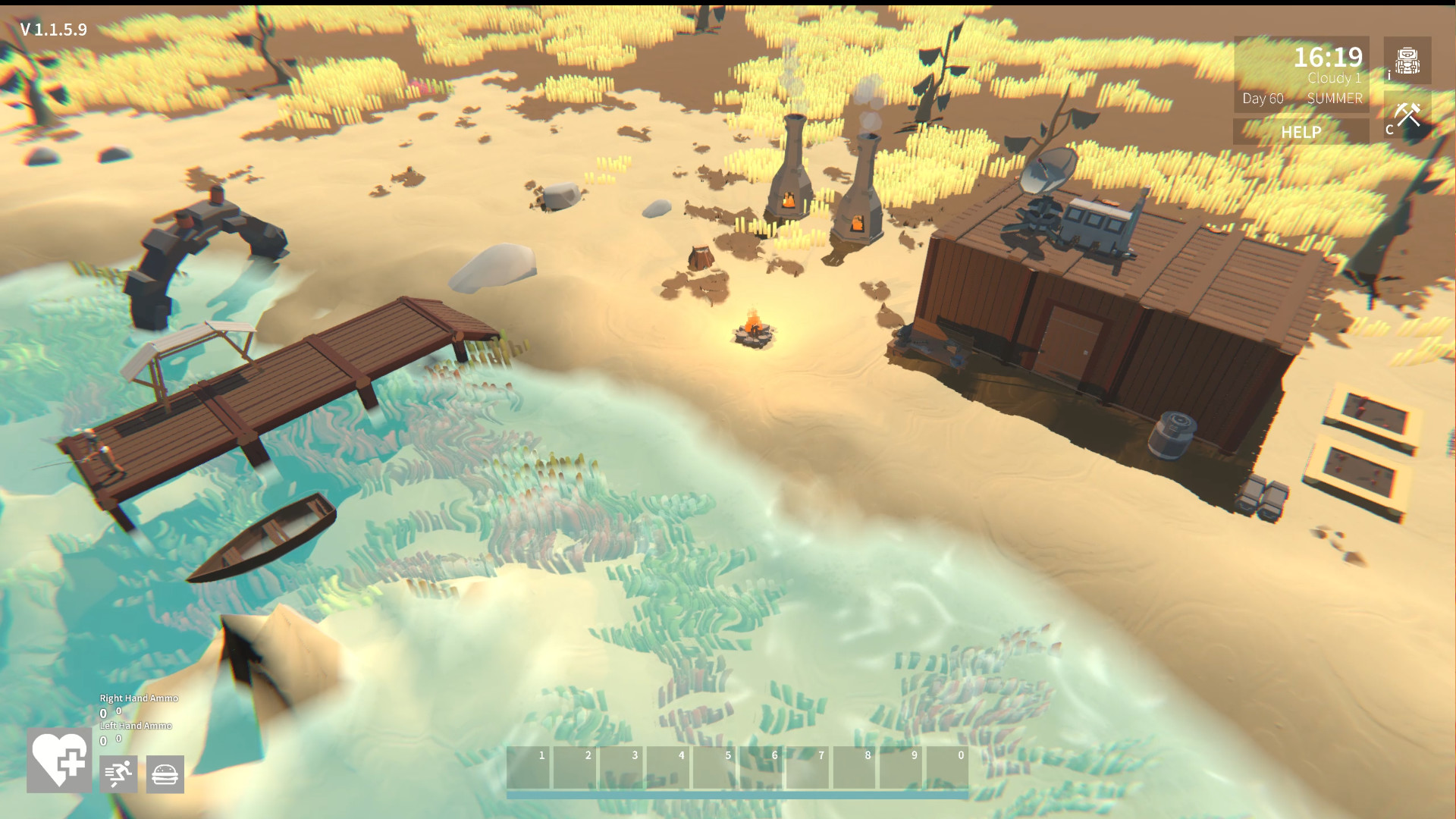Image resolution: width=1456 pixels, height=819 pixels.
Task: Click the burger hunger icon
Action: point(165,773)
